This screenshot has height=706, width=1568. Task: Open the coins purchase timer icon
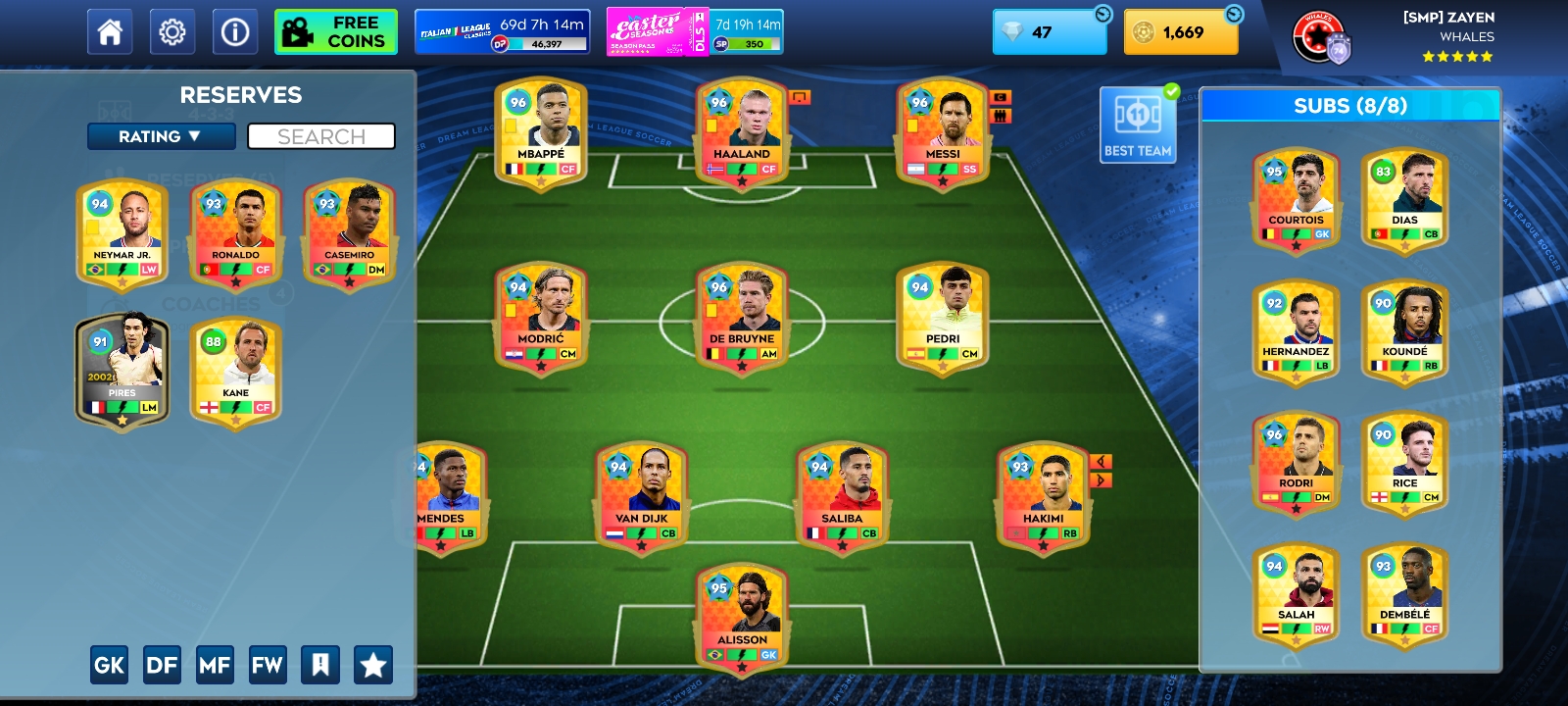pos(1235,14)
